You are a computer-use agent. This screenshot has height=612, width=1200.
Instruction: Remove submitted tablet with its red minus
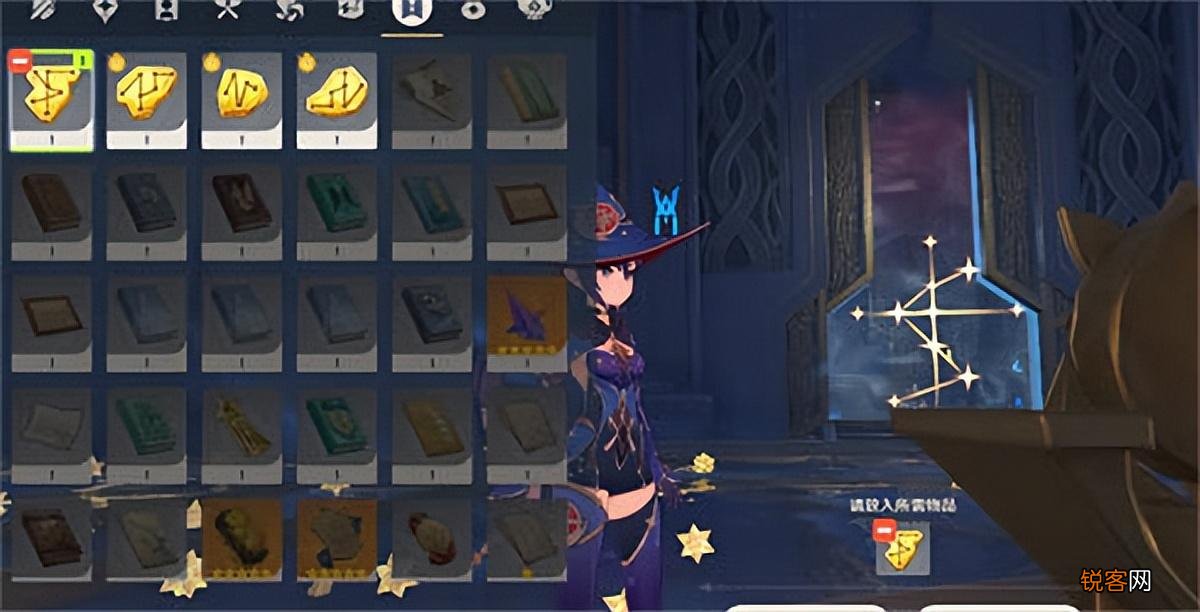(883, 529)
